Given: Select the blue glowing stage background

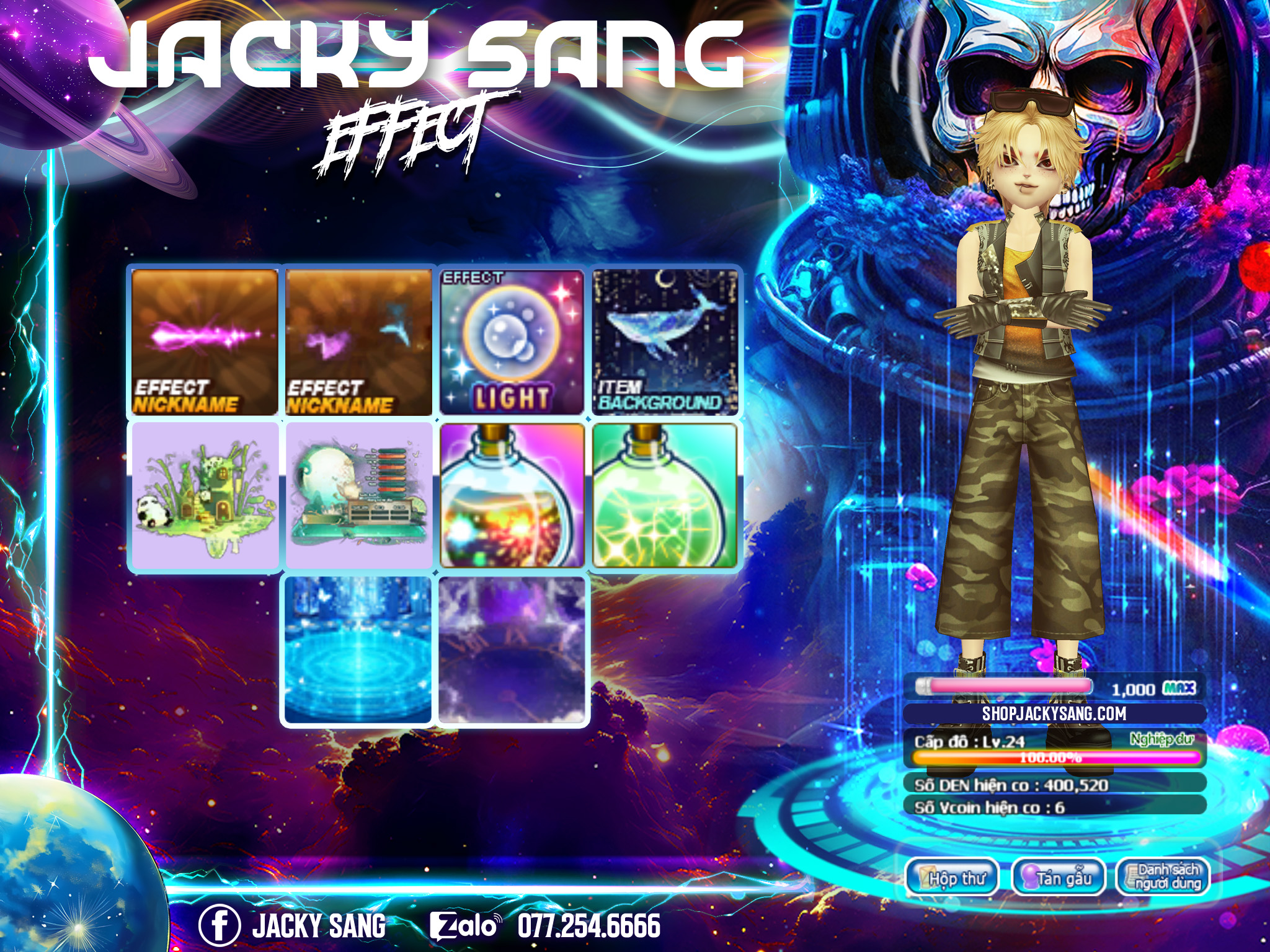Looking at the screenshot, I should click(x=358, y=650).
